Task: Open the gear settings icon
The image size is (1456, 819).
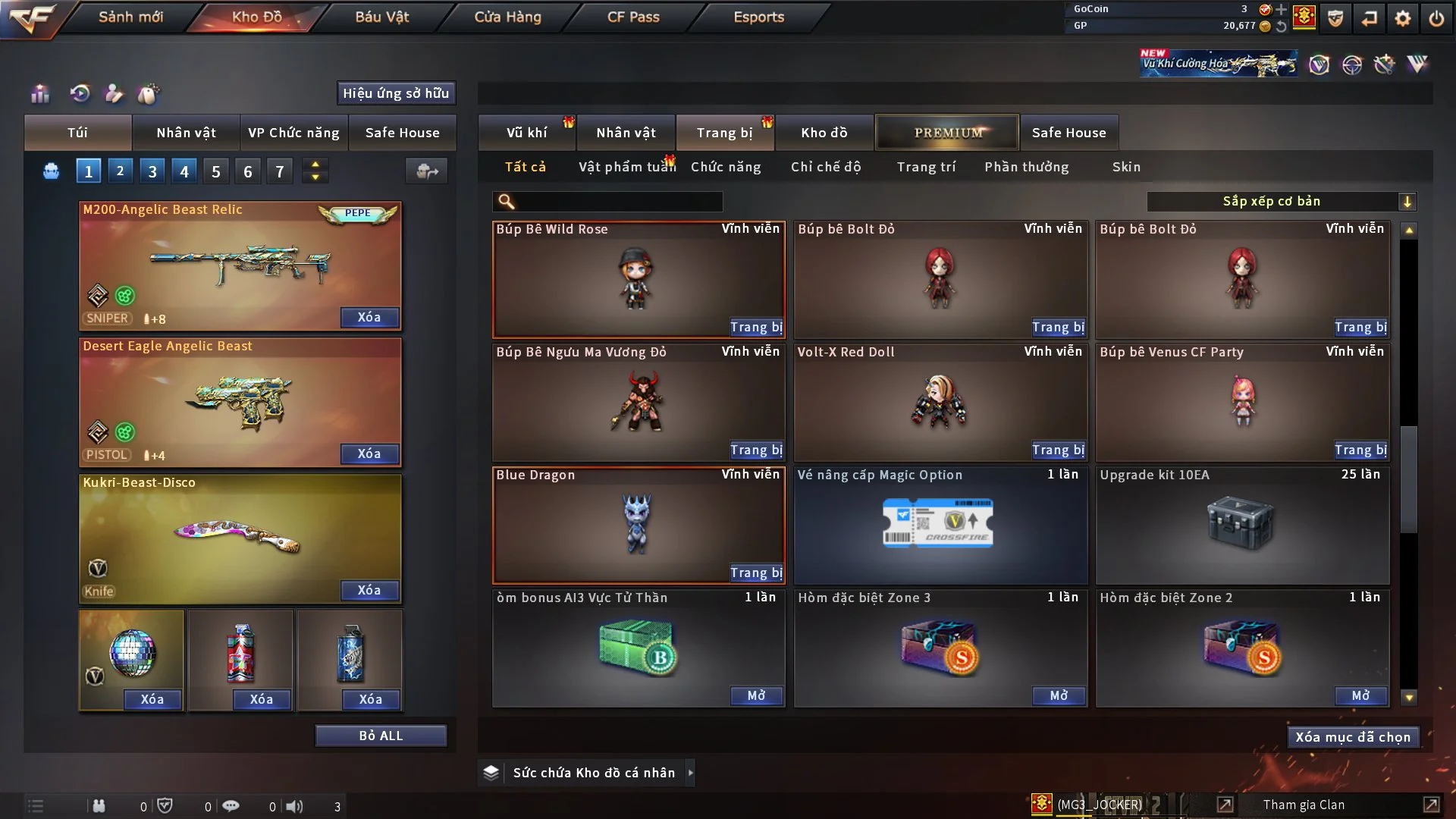Action: pyautogui.click(x=1403, y=18)
